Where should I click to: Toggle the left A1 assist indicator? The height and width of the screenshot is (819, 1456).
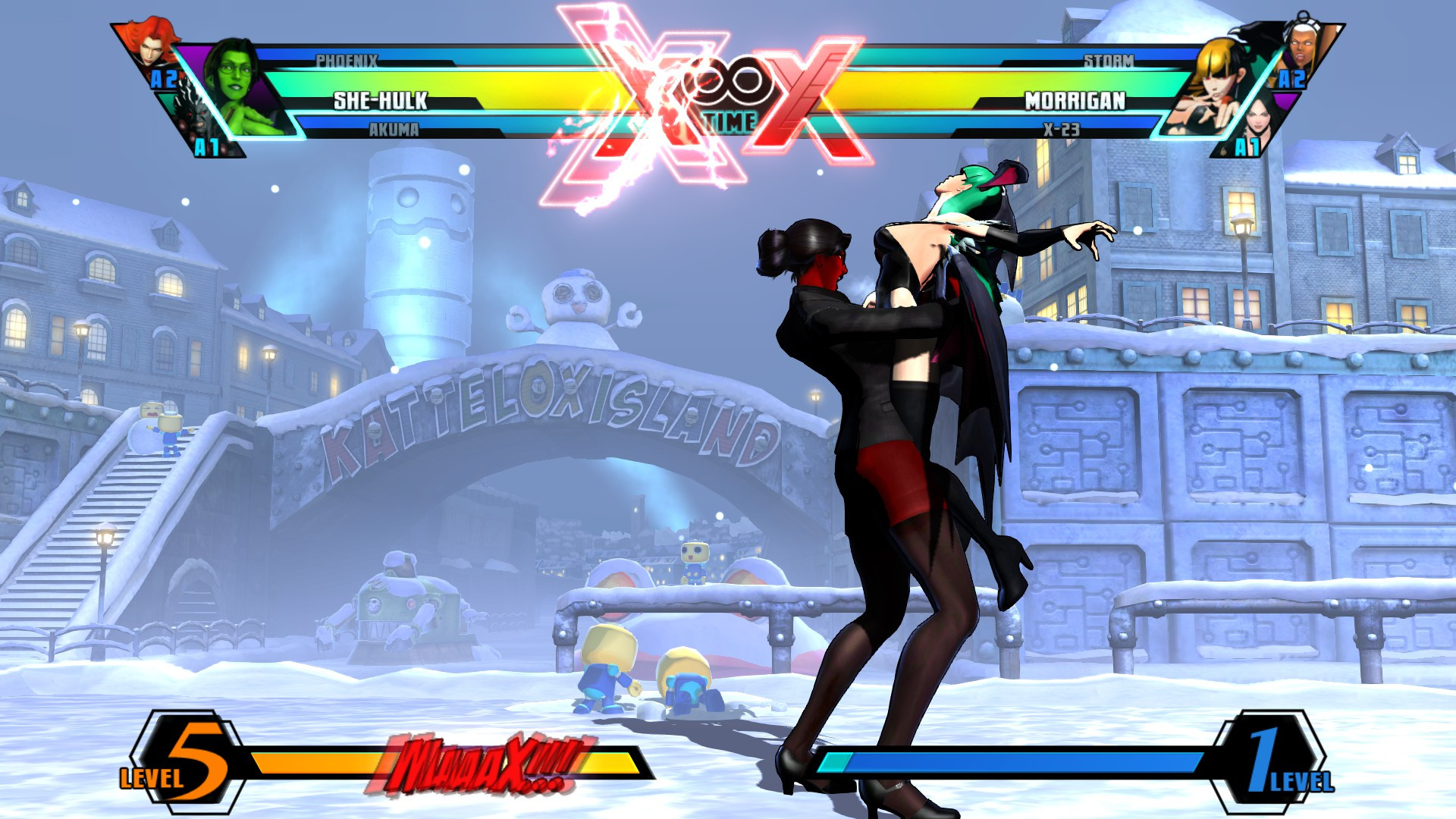tap(208, 146)
